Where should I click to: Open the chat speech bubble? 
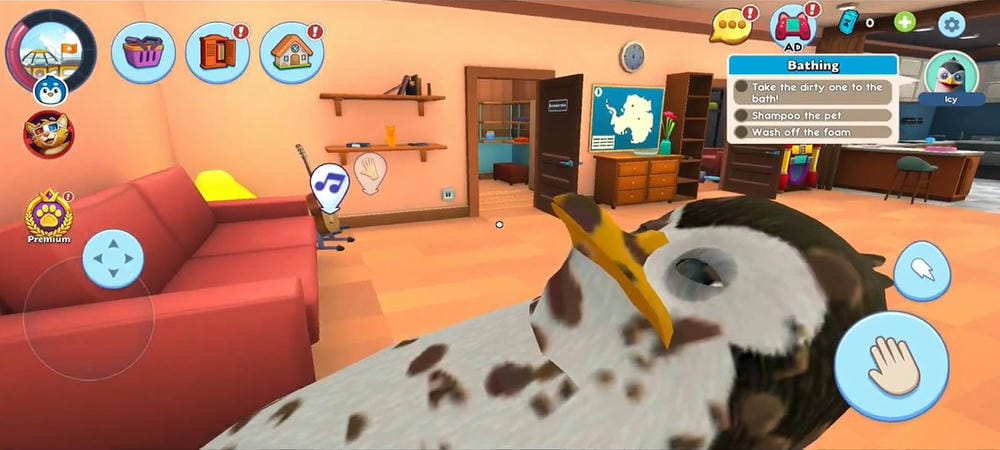coord(732,25)
